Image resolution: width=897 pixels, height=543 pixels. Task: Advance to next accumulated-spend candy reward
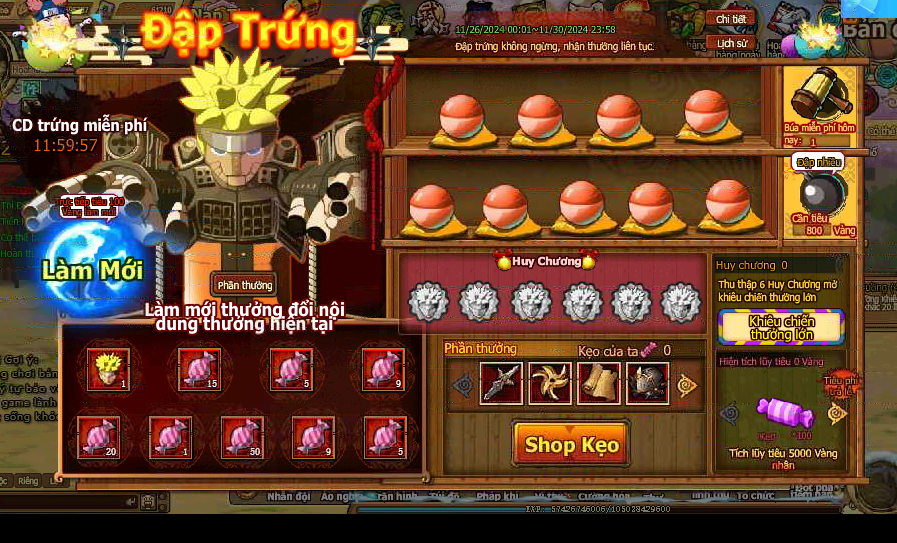[x=837, y=412]
